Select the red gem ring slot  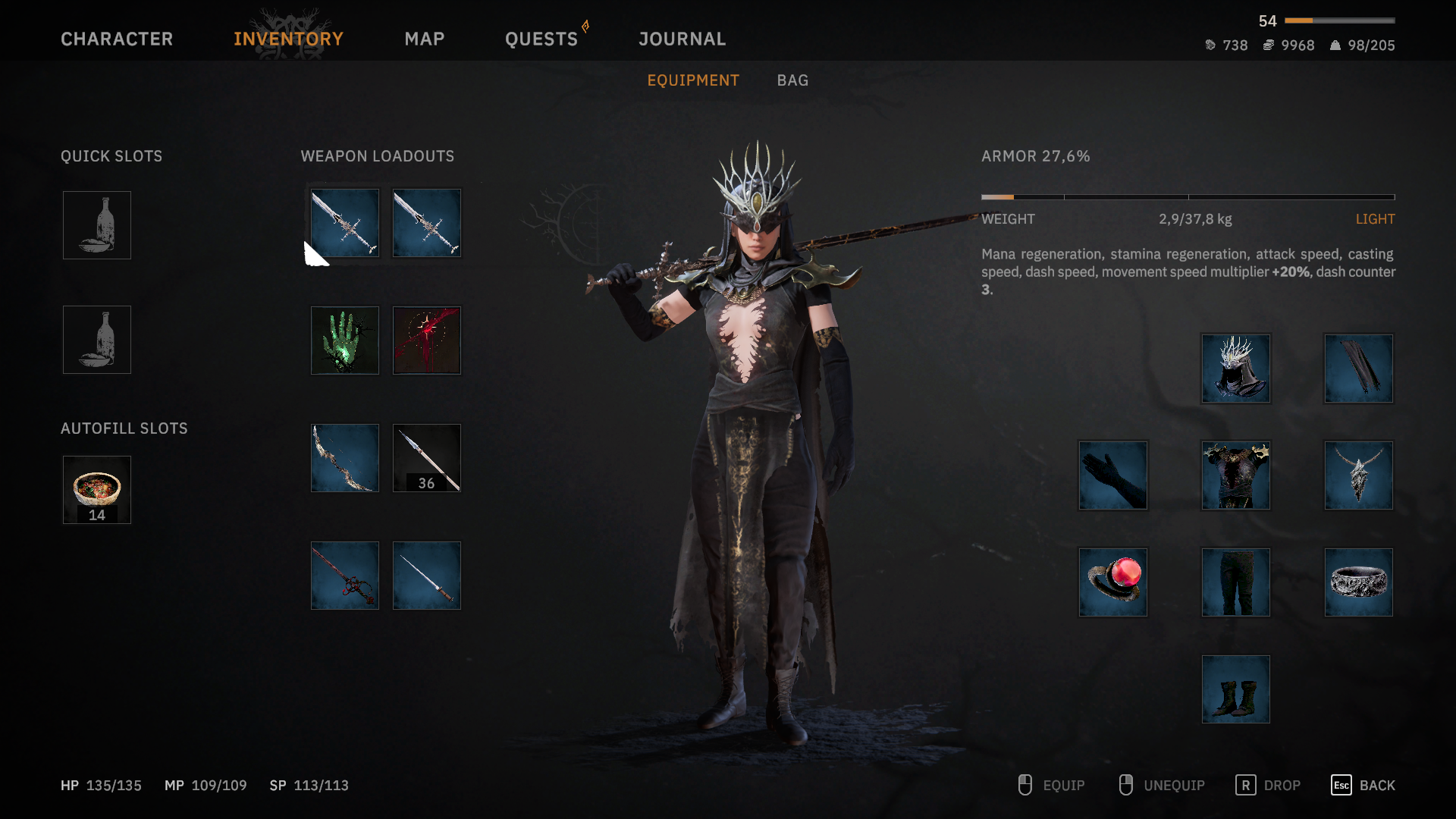click(x=1113, y=582)
